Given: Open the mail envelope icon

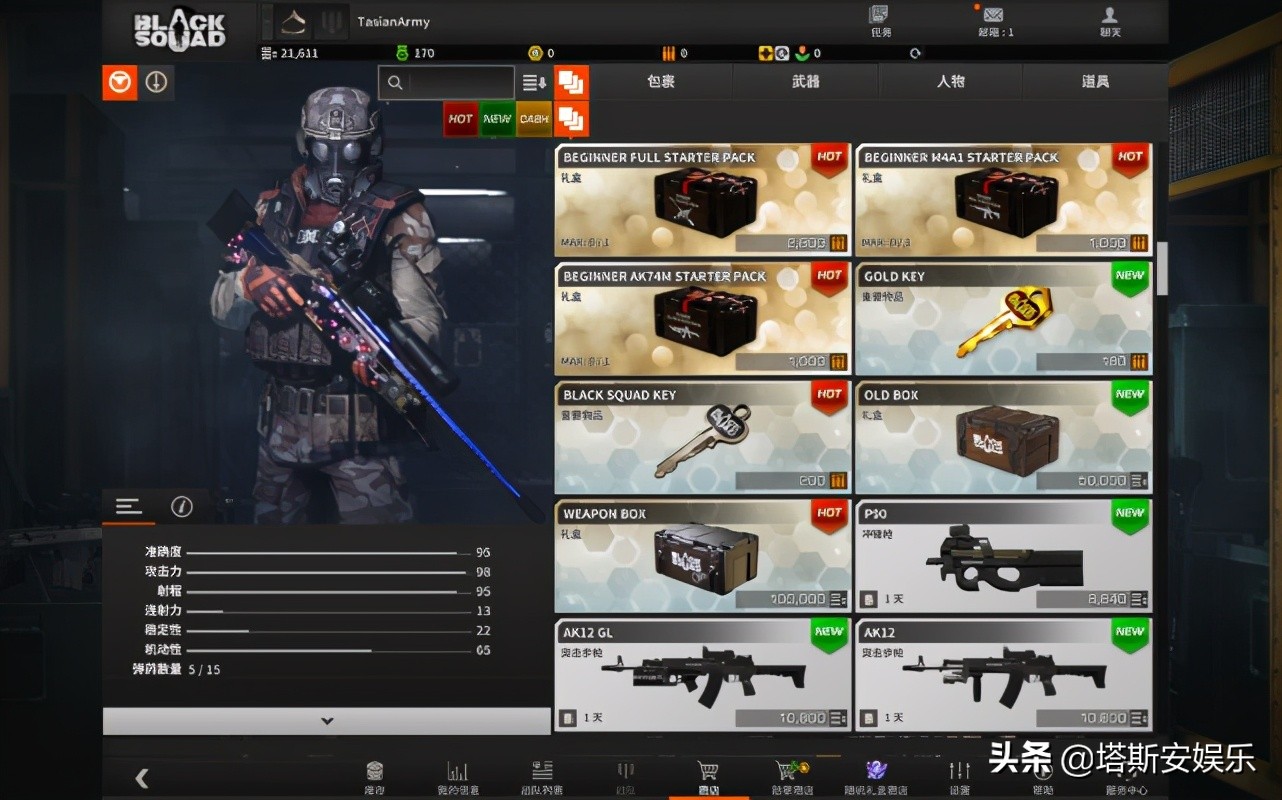Looking at the screenshot, I should [993, 16].
